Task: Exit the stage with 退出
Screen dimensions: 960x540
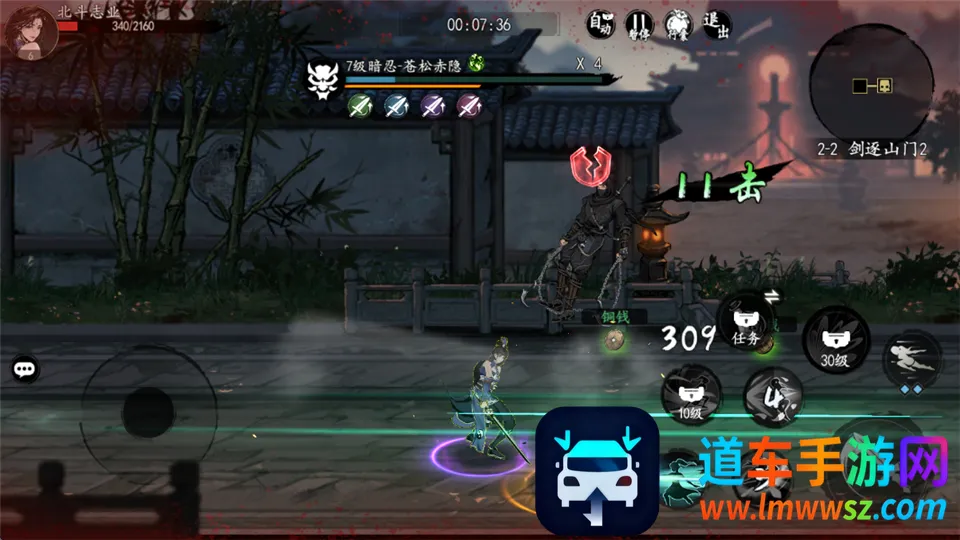Action: pyautogui.click(x=716, y=24)
